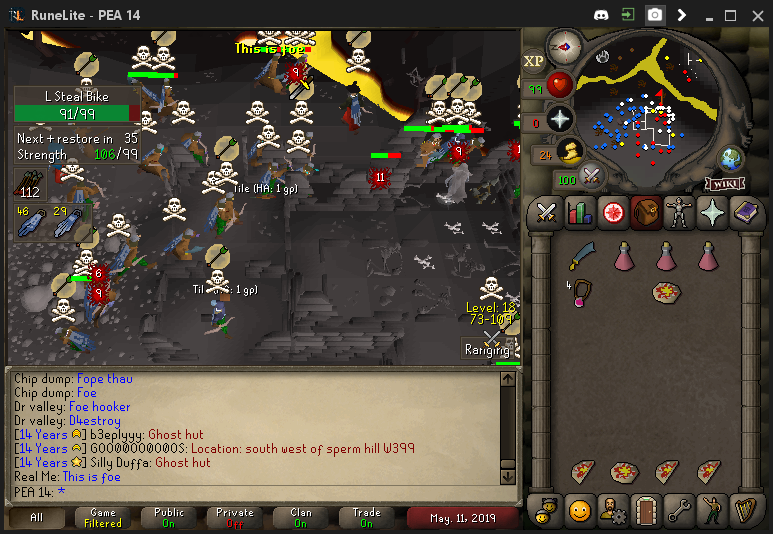Show the Worn Equipment tab
Viewport: 773px width, 534px height.
click(678, 213)
